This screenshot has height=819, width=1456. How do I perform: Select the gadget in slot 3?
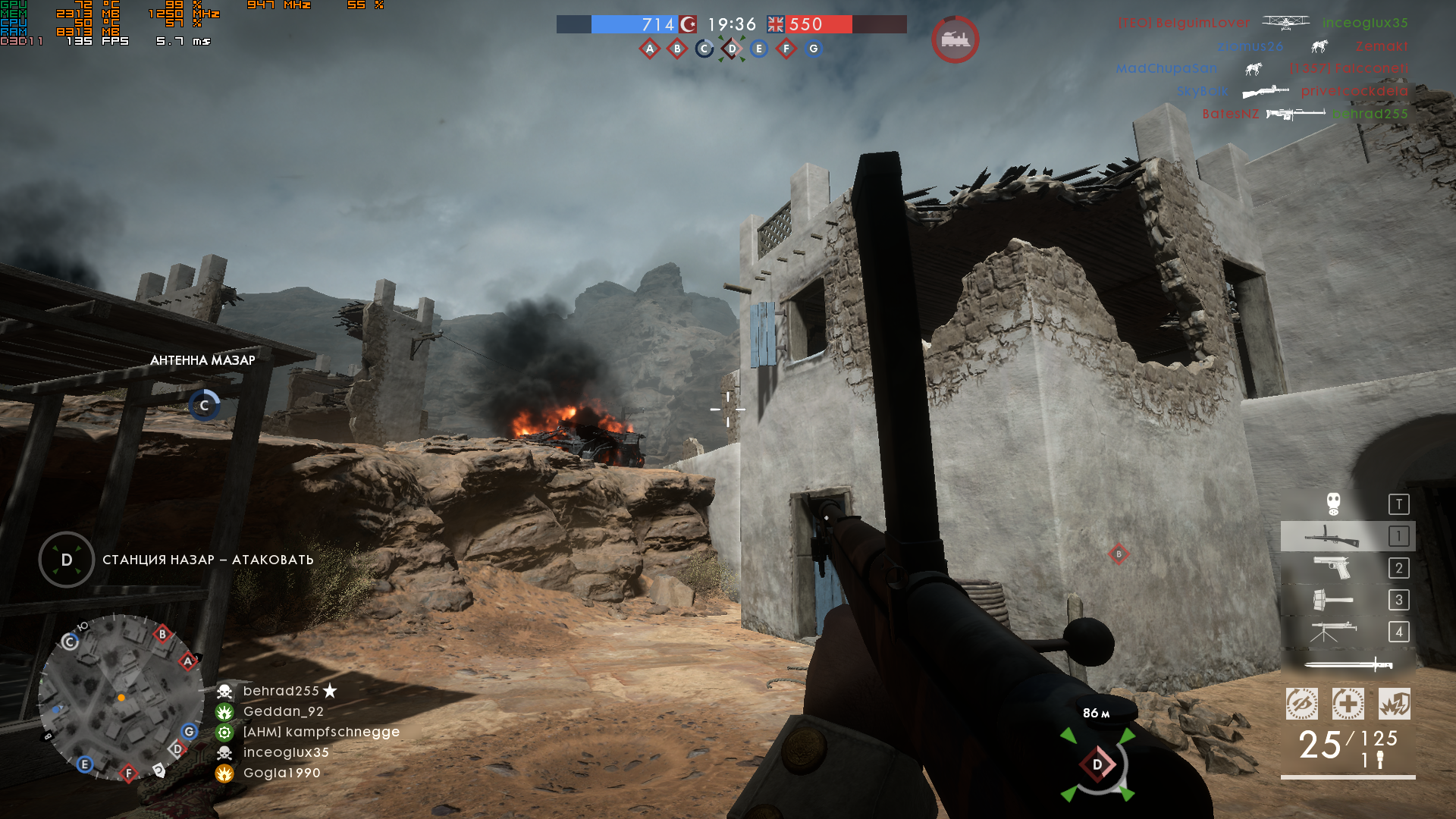[1332, 600]
